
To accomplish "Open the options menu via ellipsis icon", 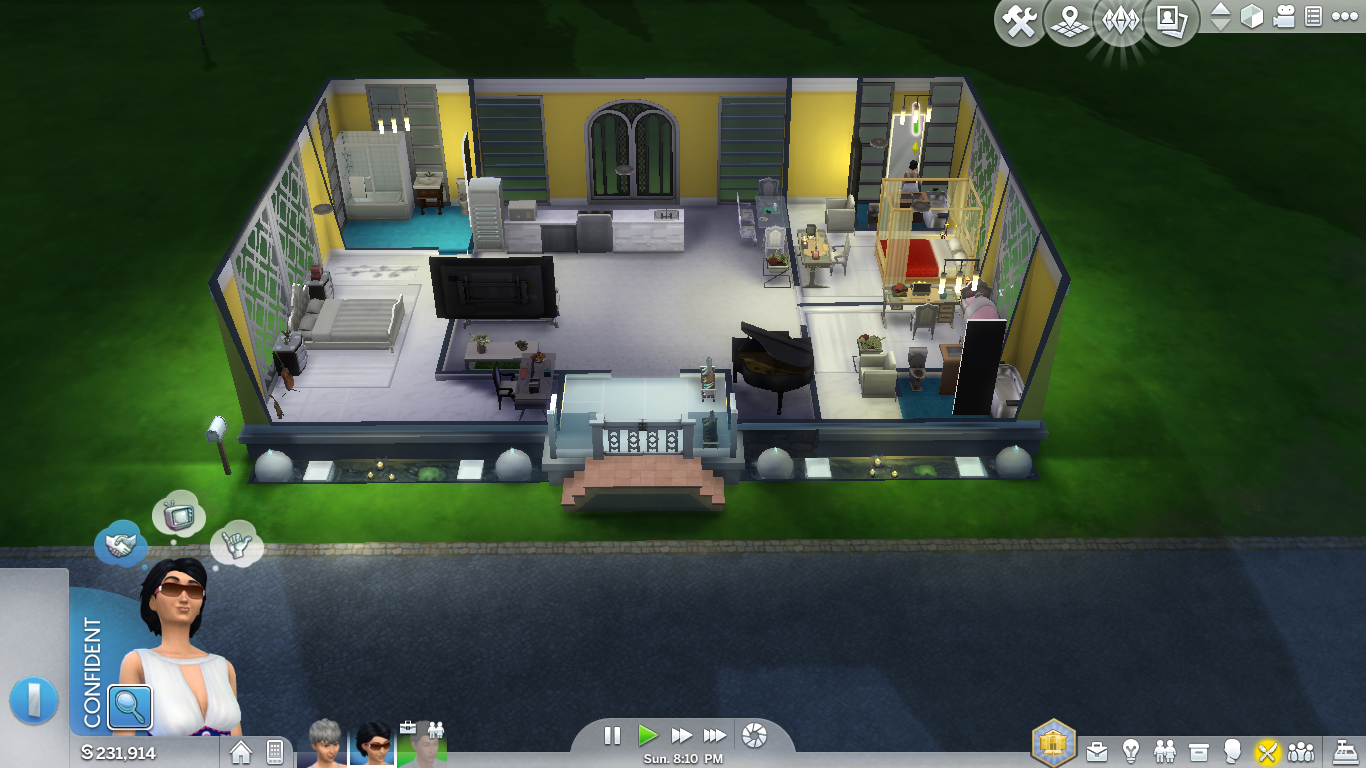I will tap(1345, 17).
